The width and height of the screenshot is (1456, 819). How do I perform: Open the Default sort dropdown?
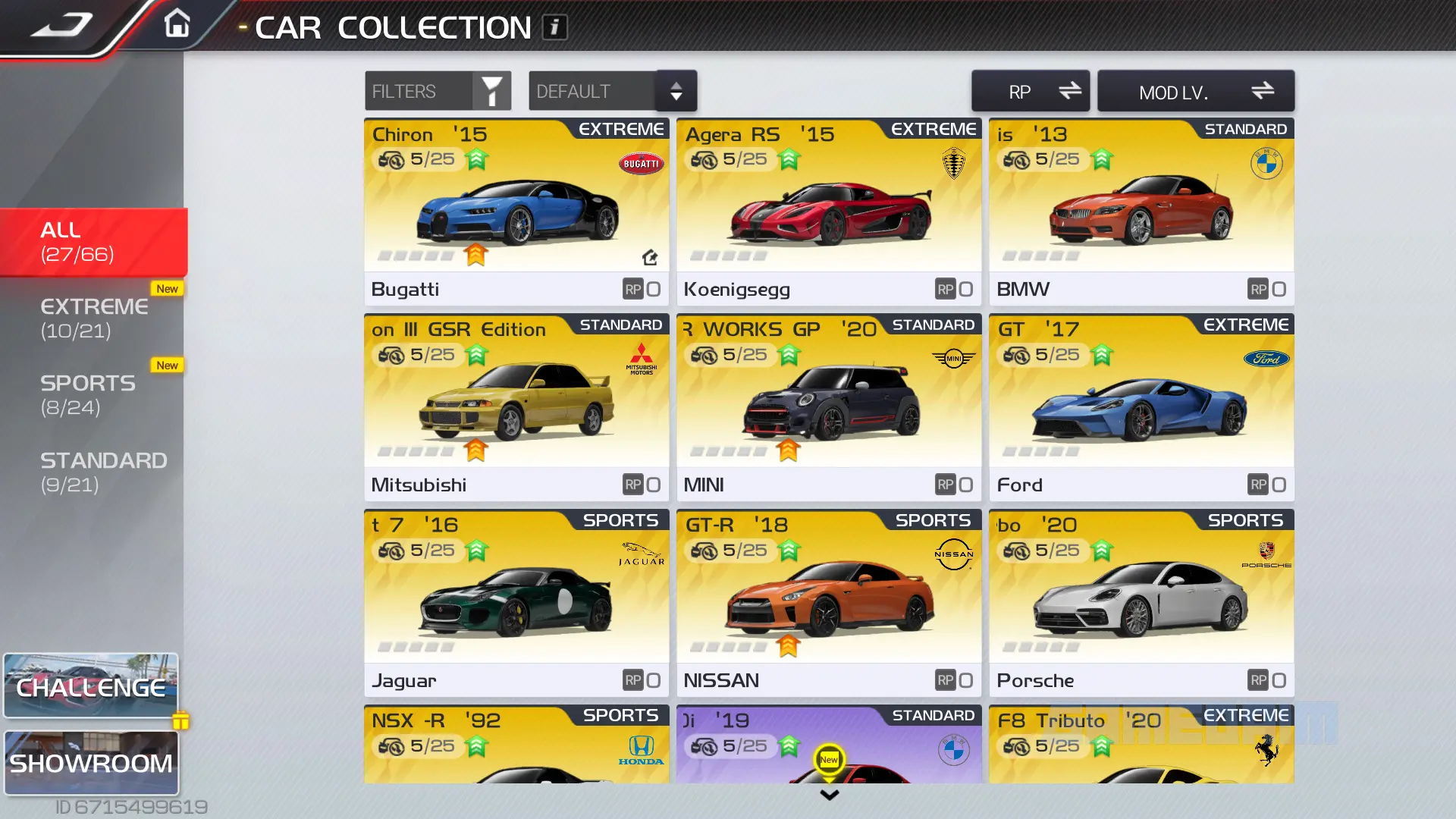(612, 92)
